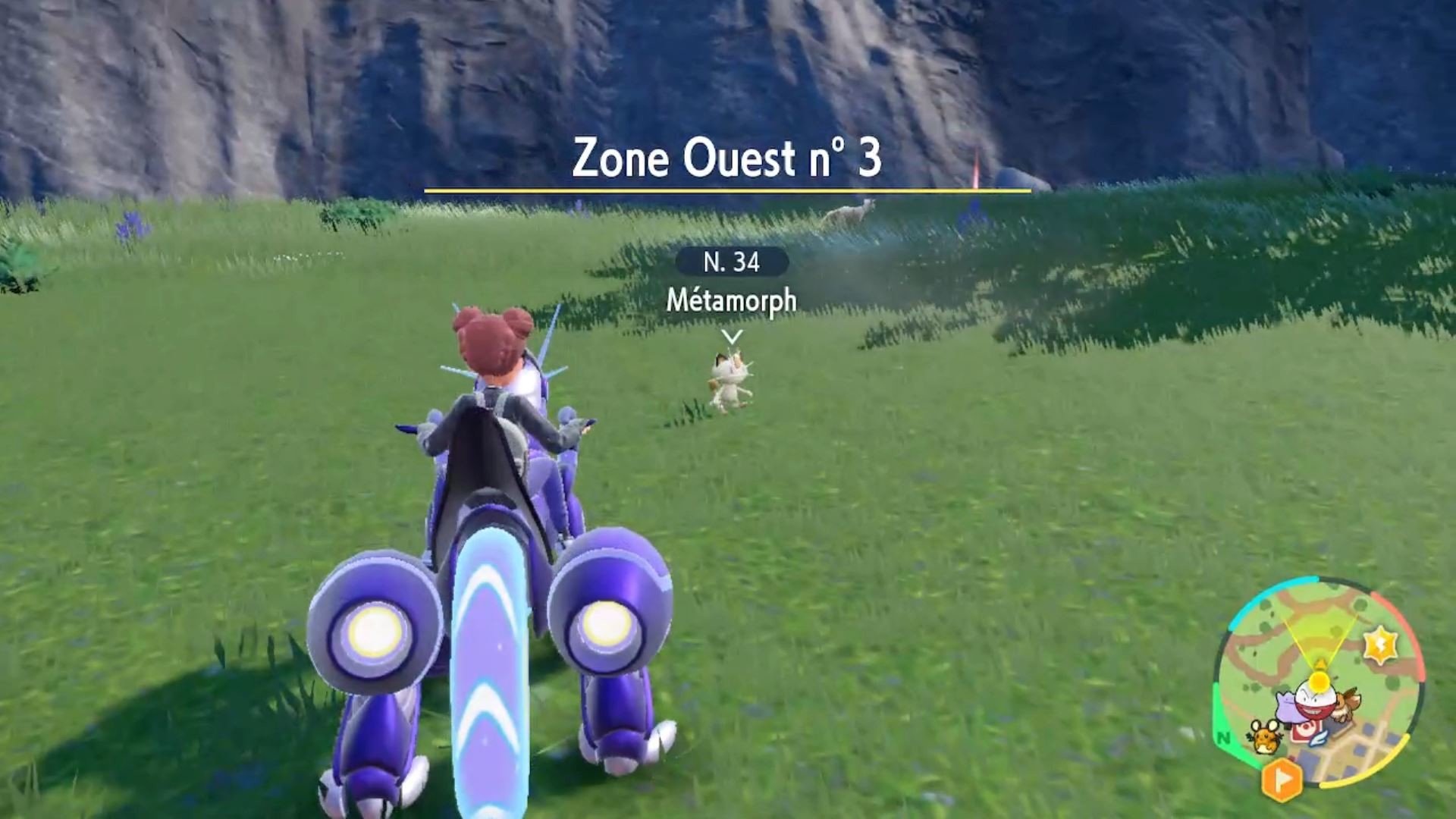
Task: Click the Ditto map icon beside the Pokémon Center
Action: [1288, 707]
